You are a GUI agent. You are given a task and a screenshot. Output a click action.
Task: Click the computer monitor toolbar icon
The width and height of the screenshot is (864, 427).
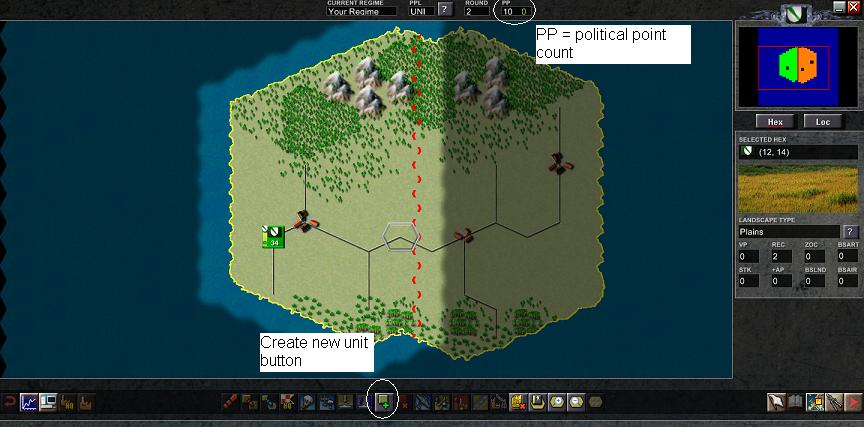coord(49,402)
